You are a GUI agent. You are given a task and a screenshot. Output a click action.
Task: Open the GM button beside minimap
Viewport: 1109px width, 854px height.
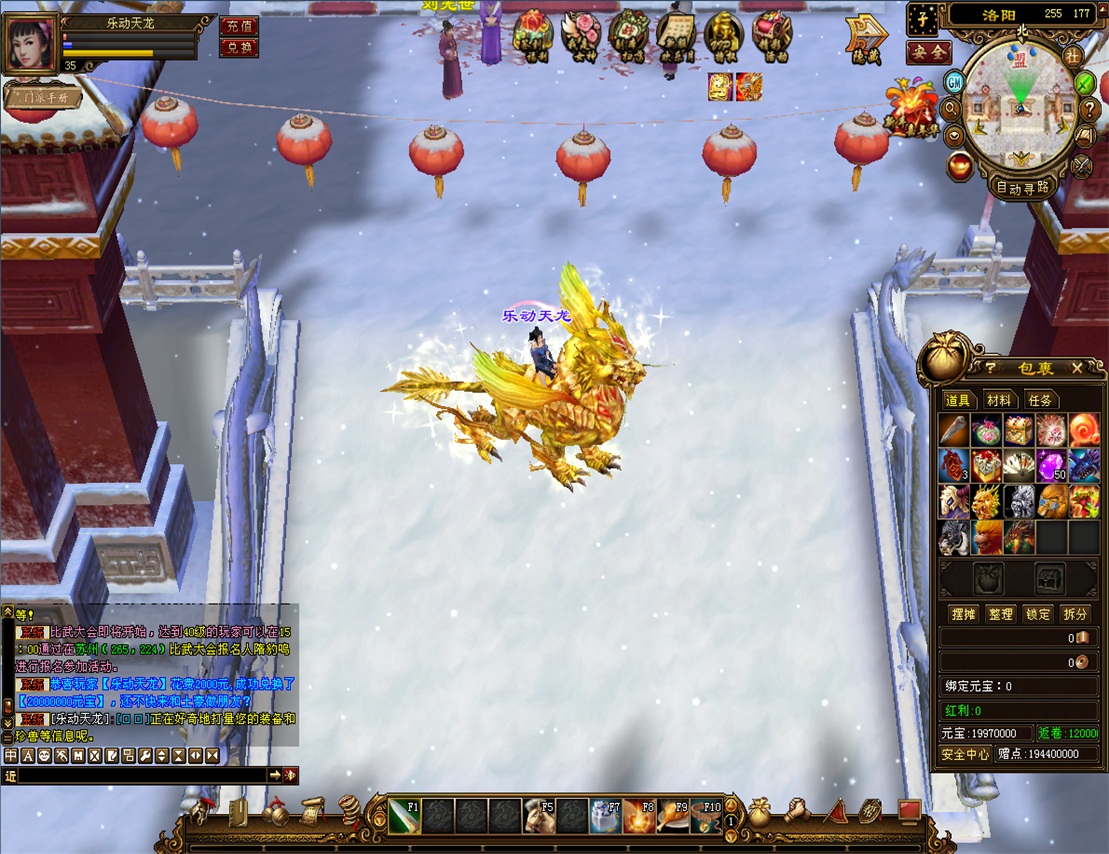coord(954,81)
